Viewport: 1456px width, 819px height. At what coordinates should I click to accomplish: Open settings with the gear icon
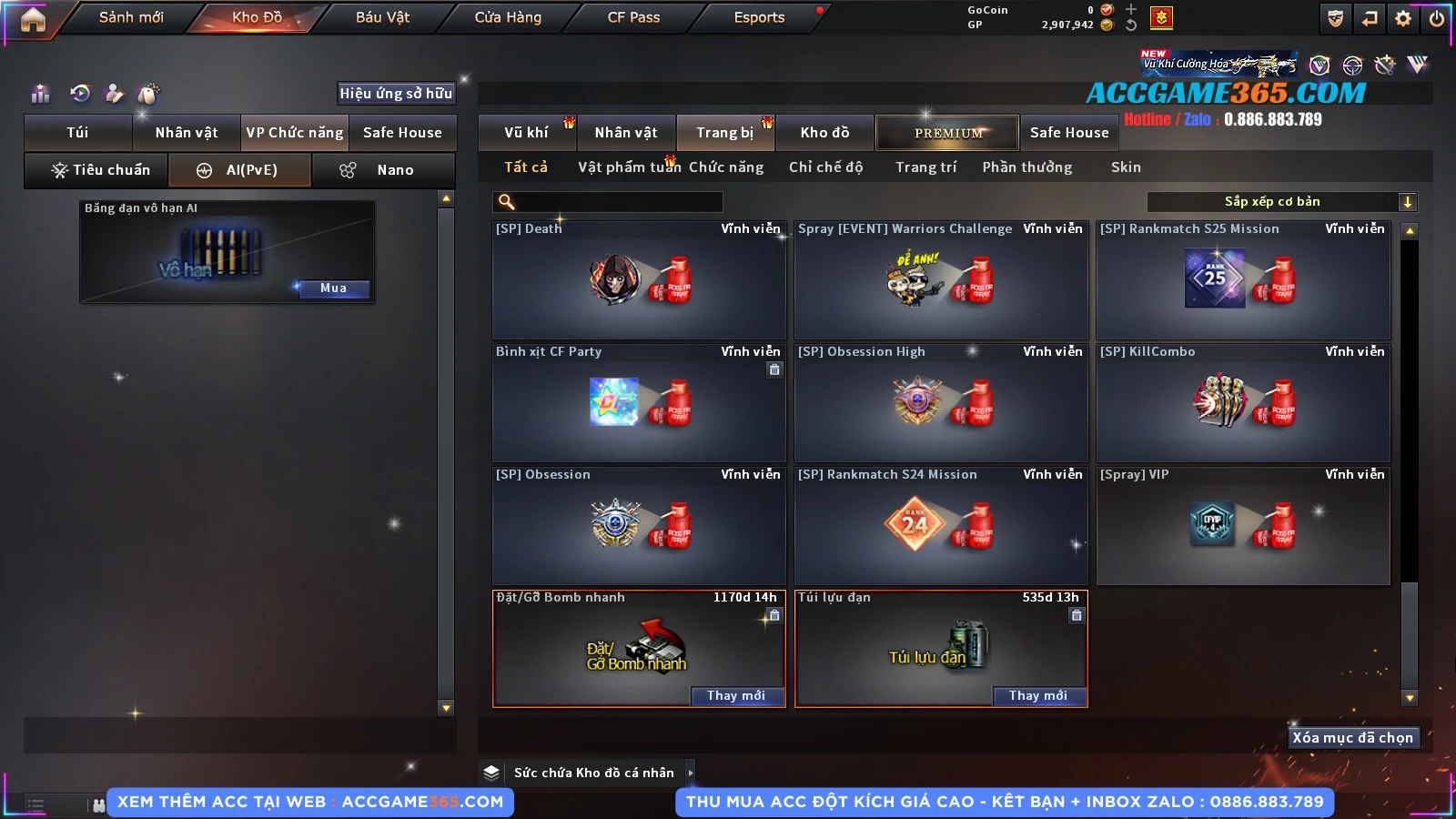pyautogui.click(x=1403, y=18)
